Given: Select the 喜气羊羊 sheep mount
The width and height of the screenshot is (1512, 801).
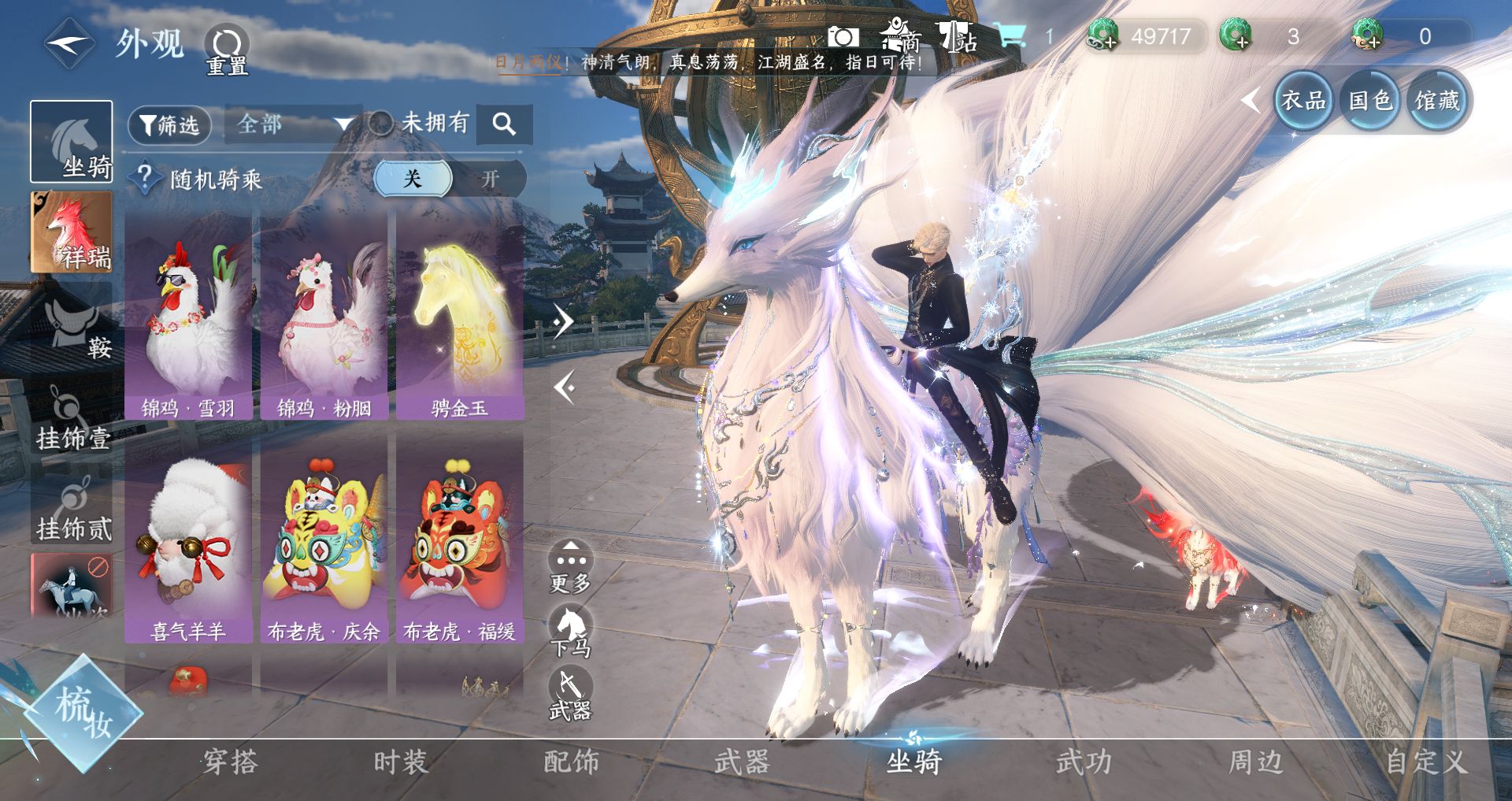Looking at the screenshot, I should click(188, 540).
